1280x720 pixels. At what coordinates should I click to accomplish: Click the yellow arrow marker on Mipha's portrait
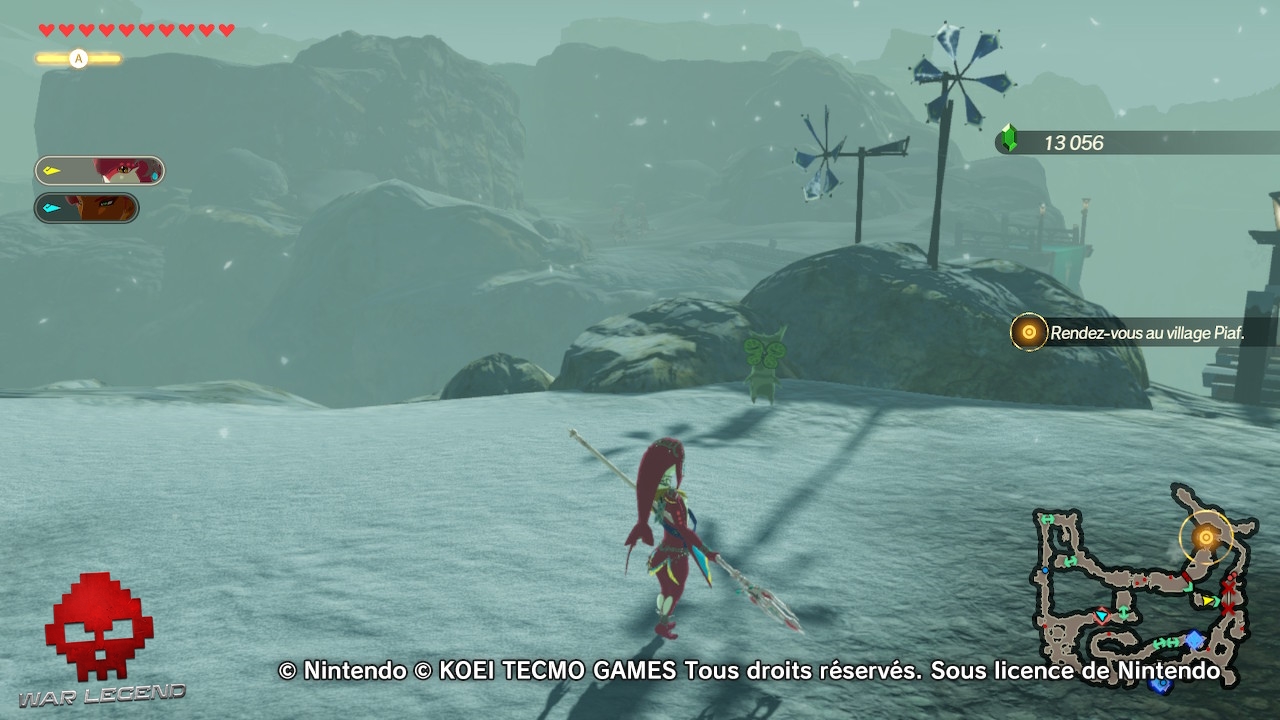click(52, 170)
